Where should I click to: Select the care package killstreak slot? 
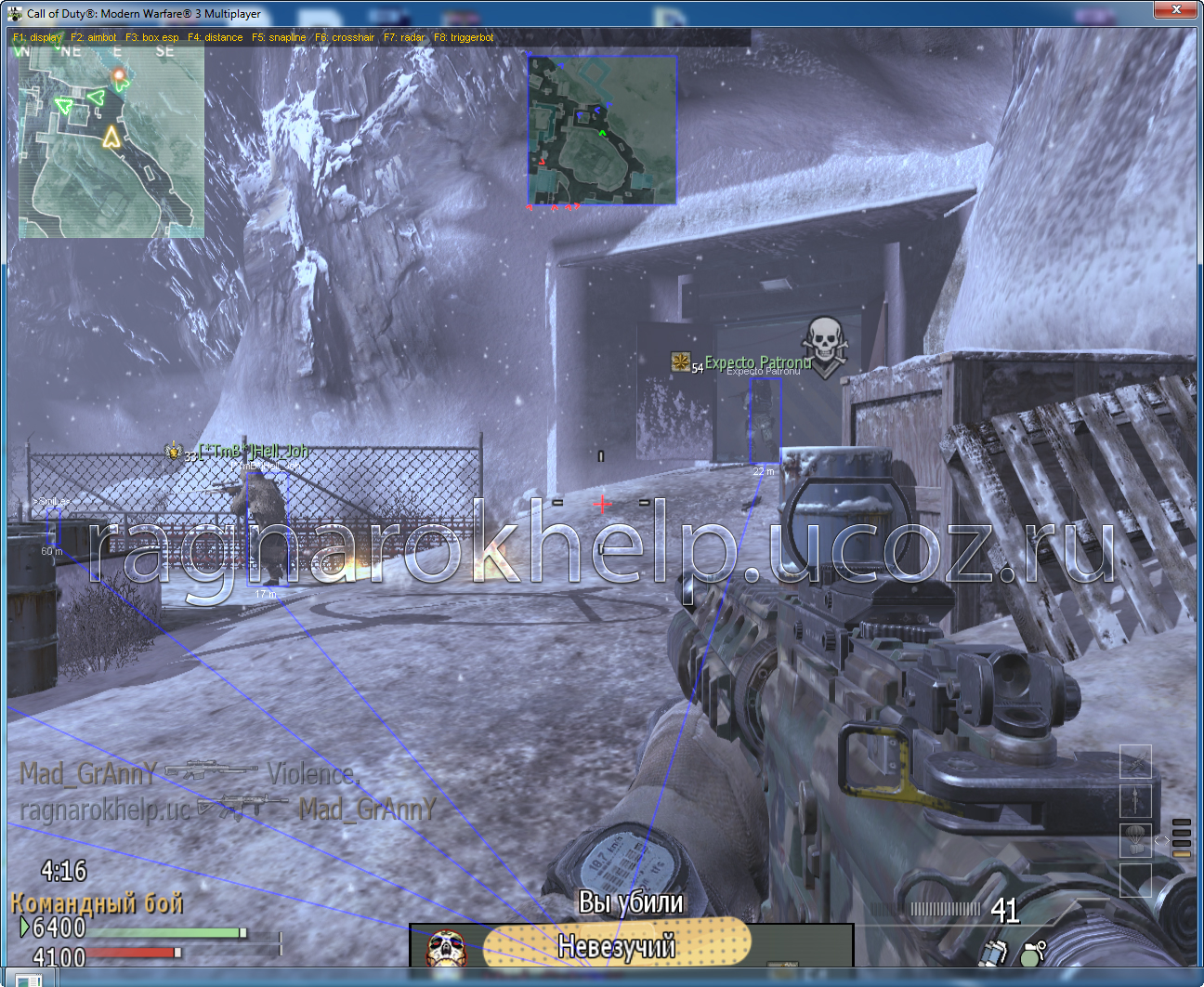coord(1135,839)
